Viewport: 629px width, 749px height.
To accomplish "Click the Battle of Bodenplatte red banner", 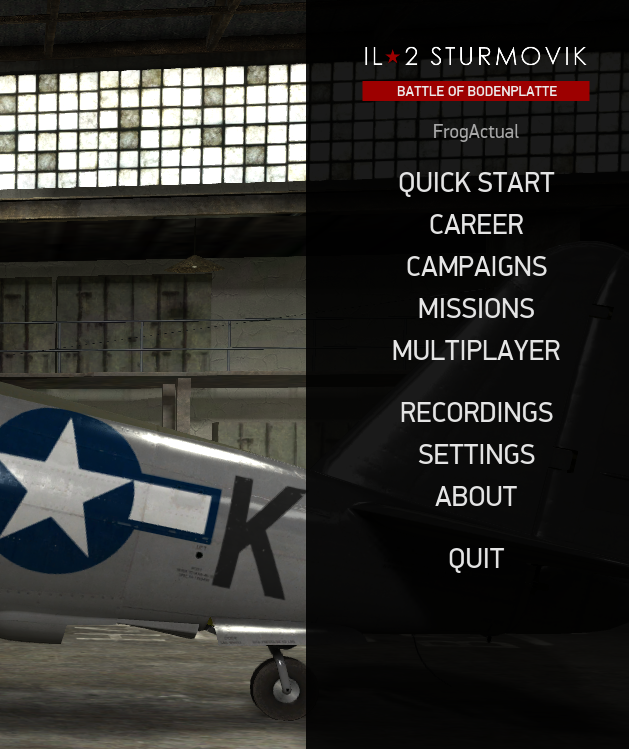I will 476,91.
